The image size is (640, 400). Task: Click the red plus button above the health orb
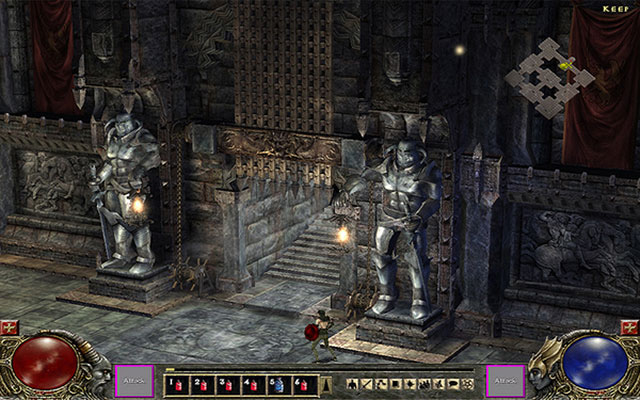coord(10,327)
